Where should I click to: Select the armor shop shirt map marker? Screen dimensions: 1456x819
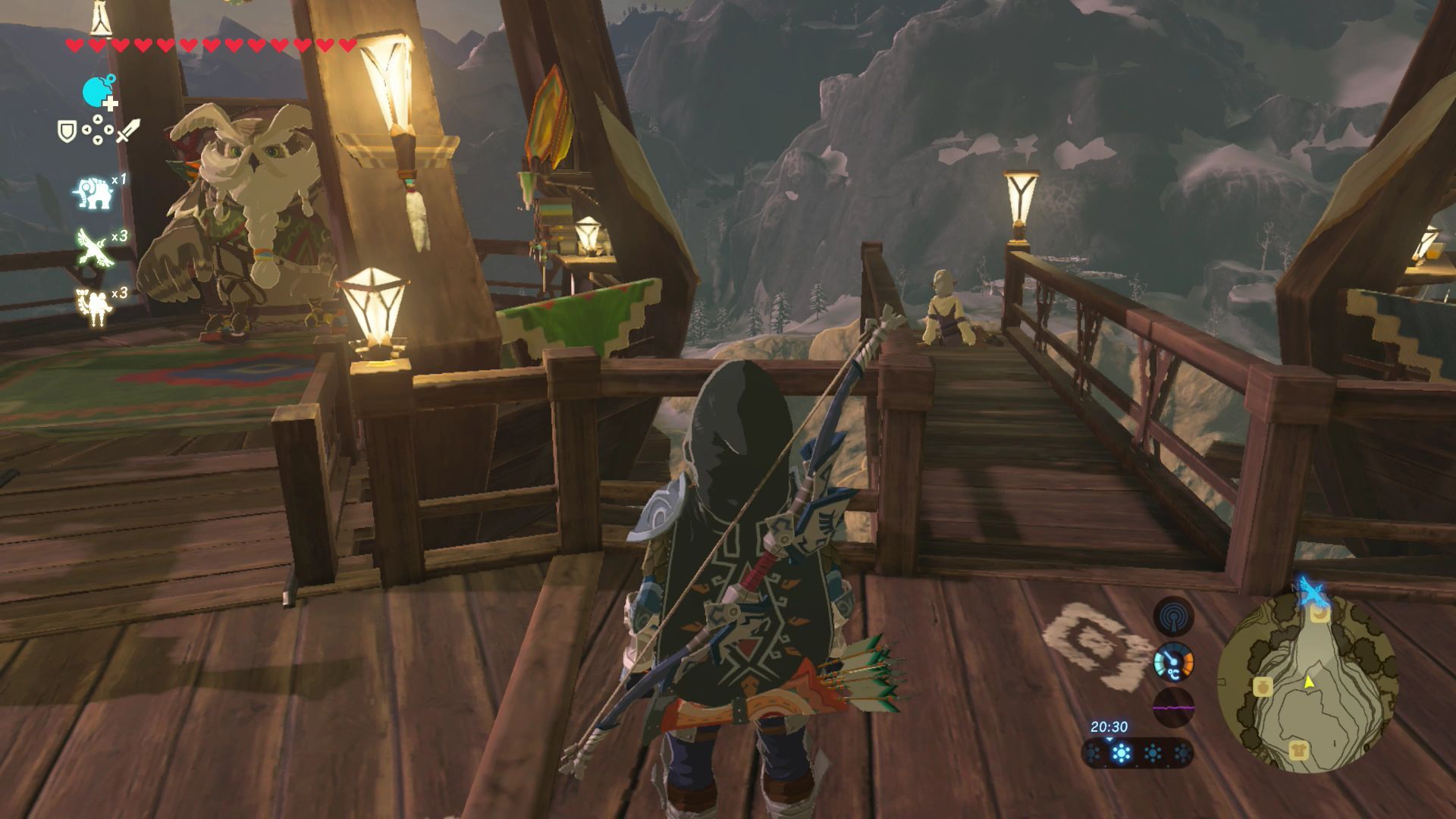(x=1298, y=752)
